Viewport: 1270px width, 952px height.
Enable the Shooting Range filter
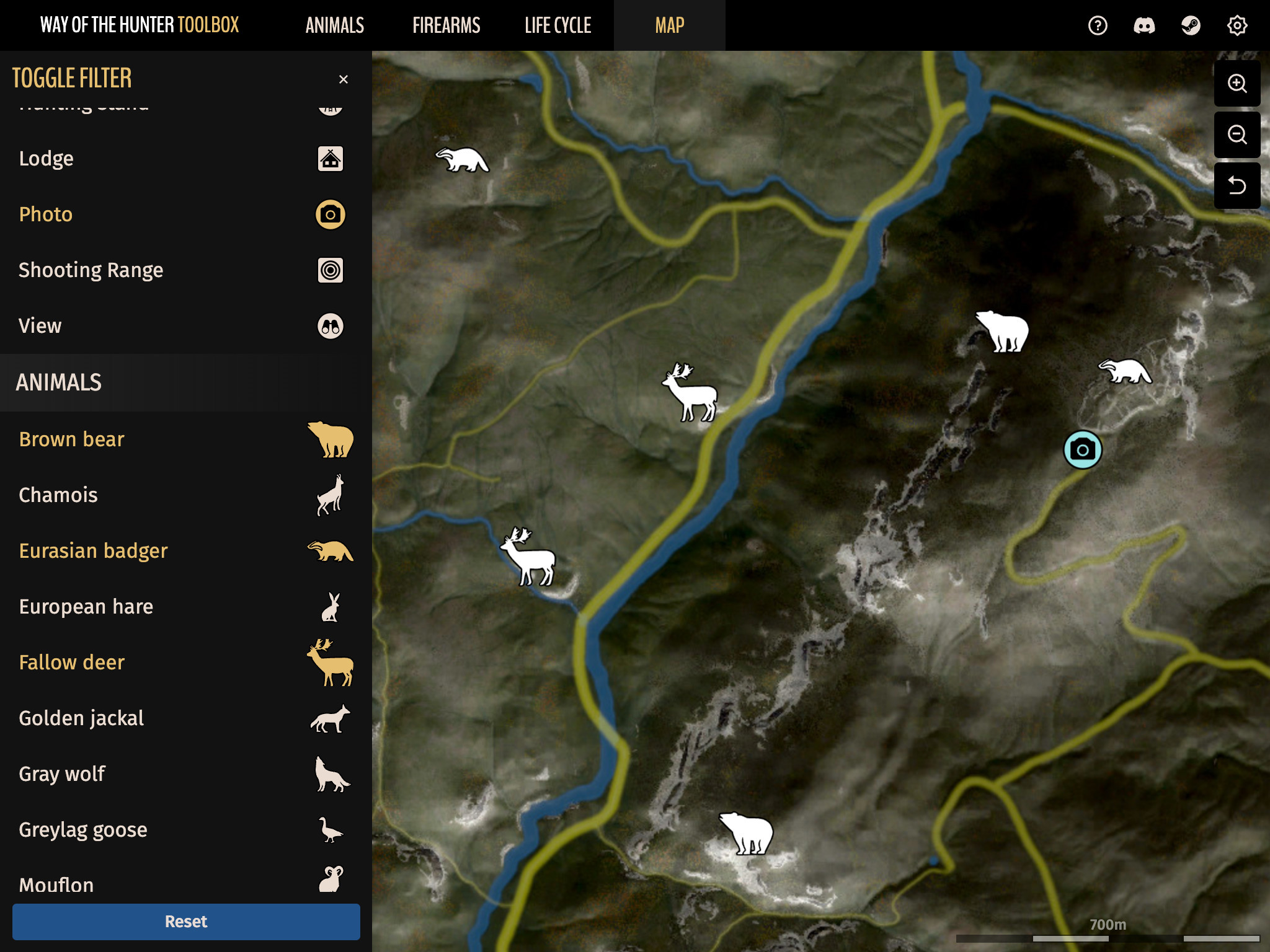tap(180, 270)
